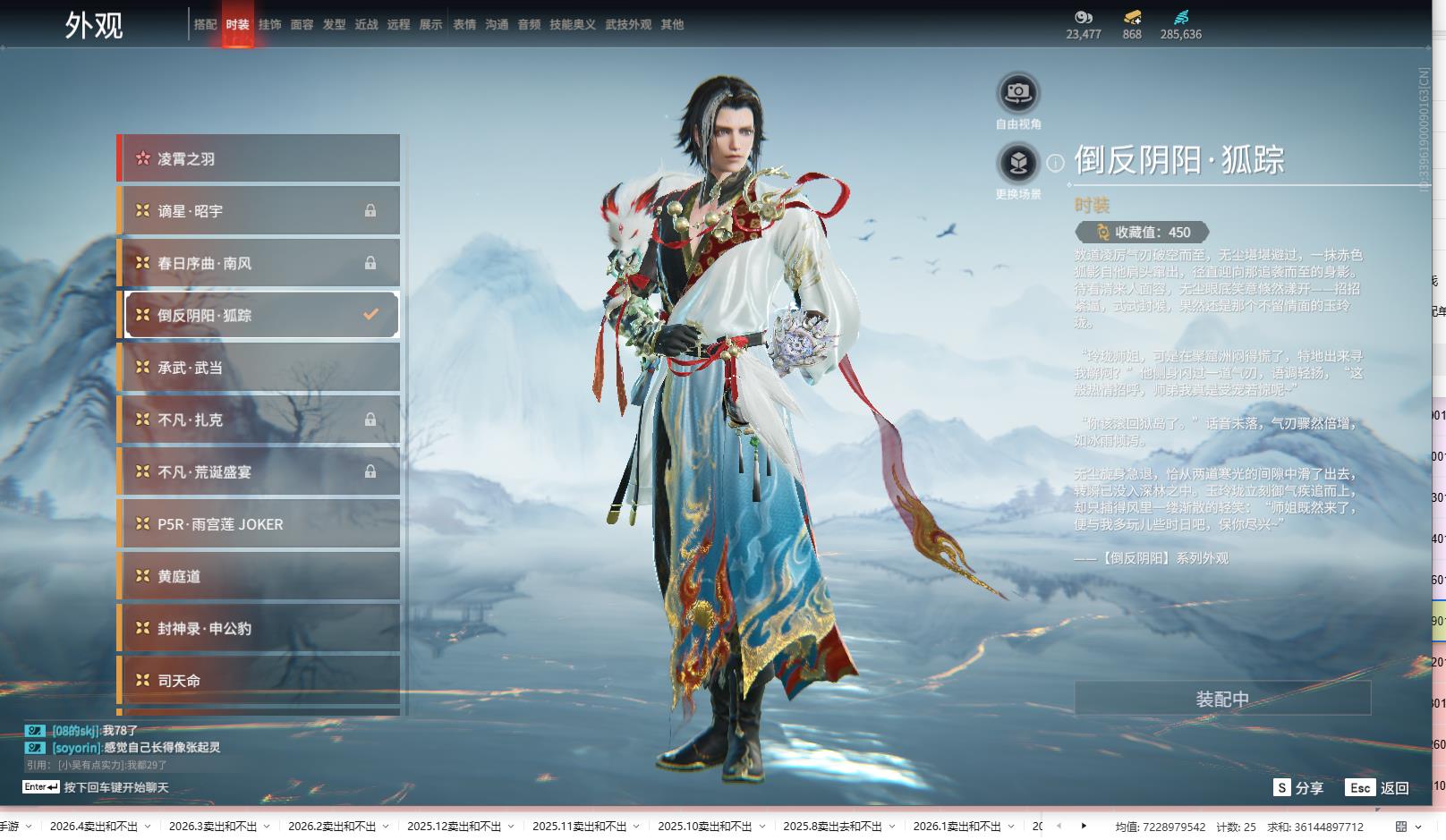Select the locked 摘星·昭宇 outfit
1446x840 pixels.
[259, 211]
